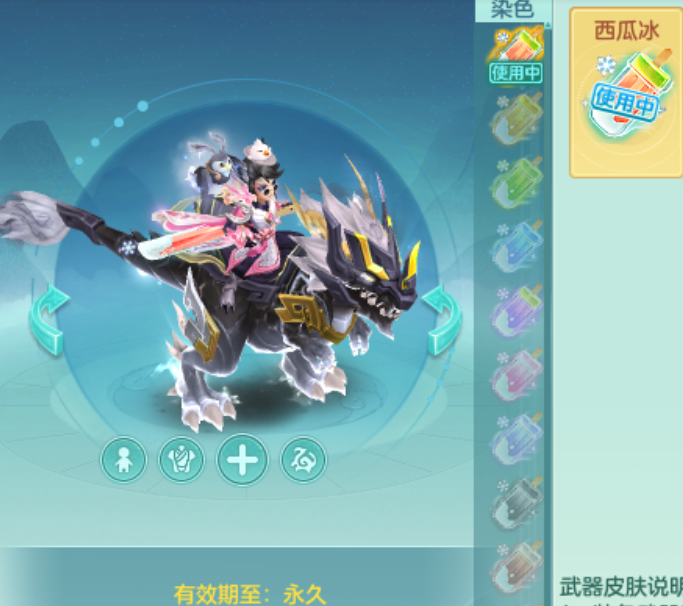
Task: Choose the dark grey popsicle dye
Action: [x=516, y=503]
